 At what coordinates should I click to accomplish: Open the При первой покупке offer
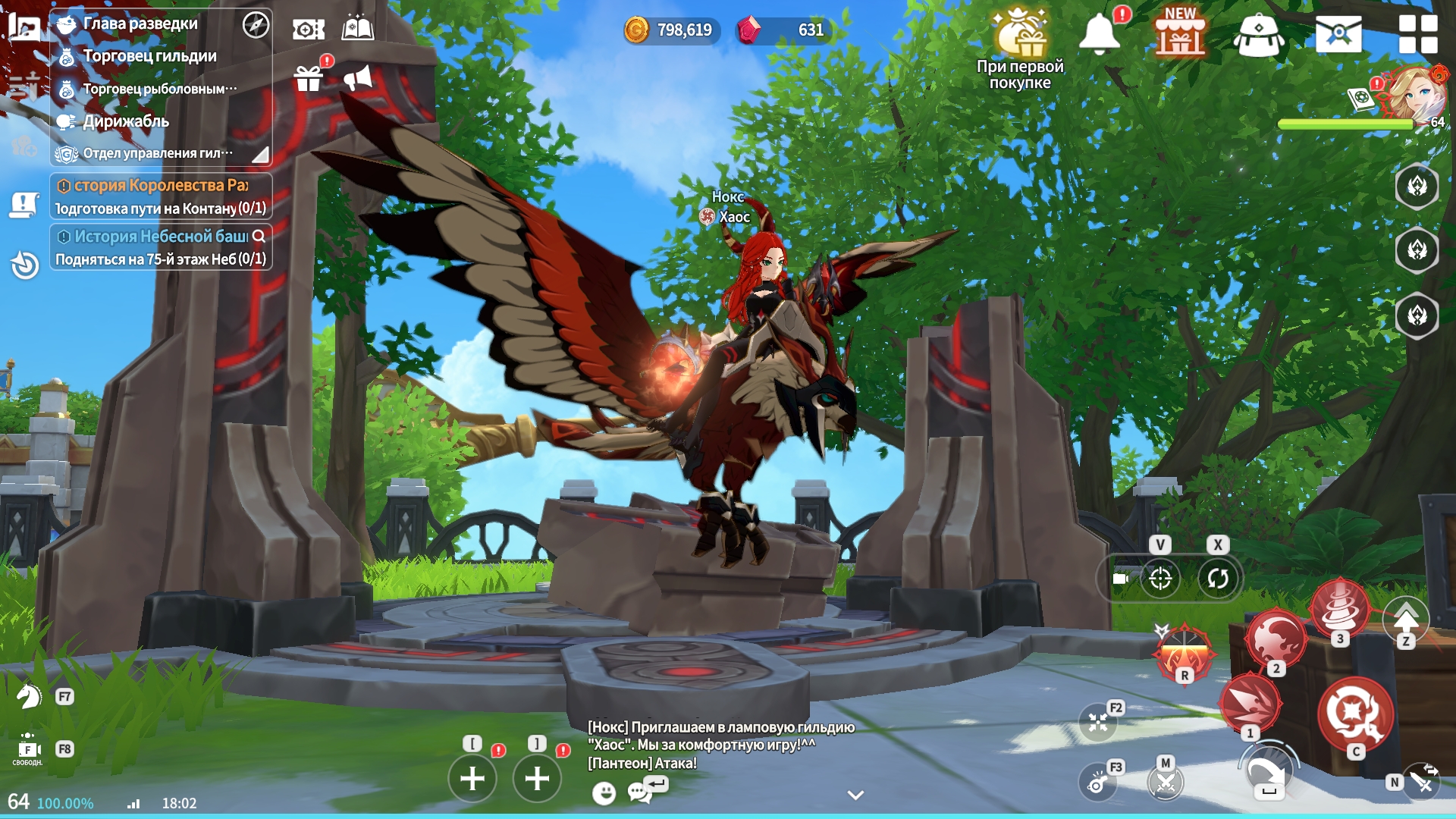[1020, 47]
